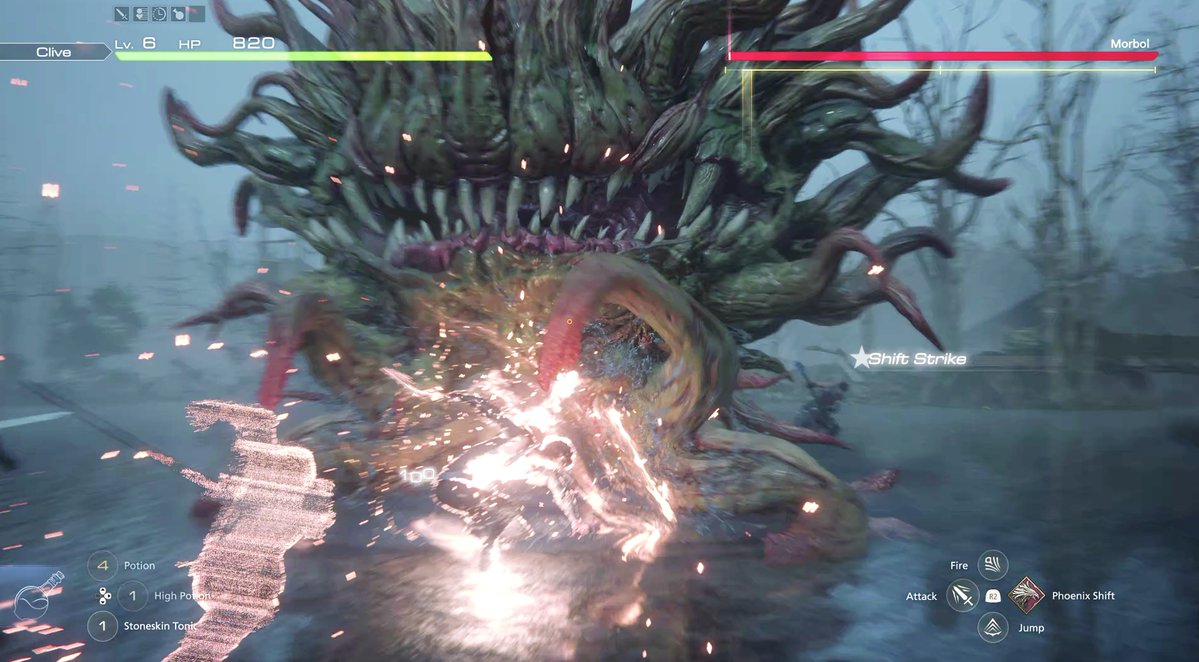Click the clock accessory status icon
Screen dimensions: 1199x662
coord(159,14)
